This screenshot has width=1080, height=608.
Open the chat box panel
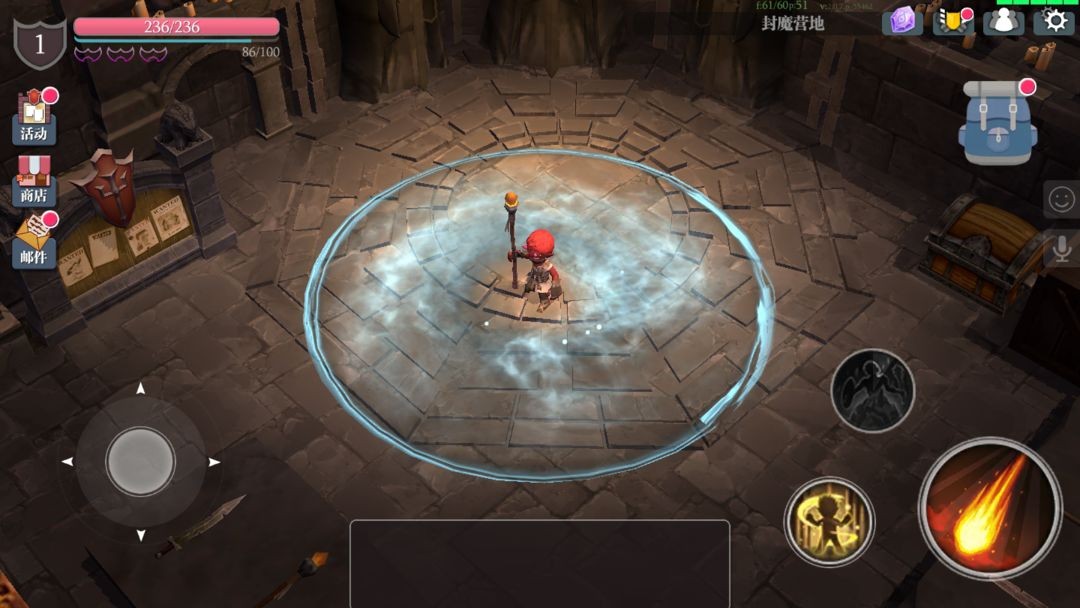539,562
